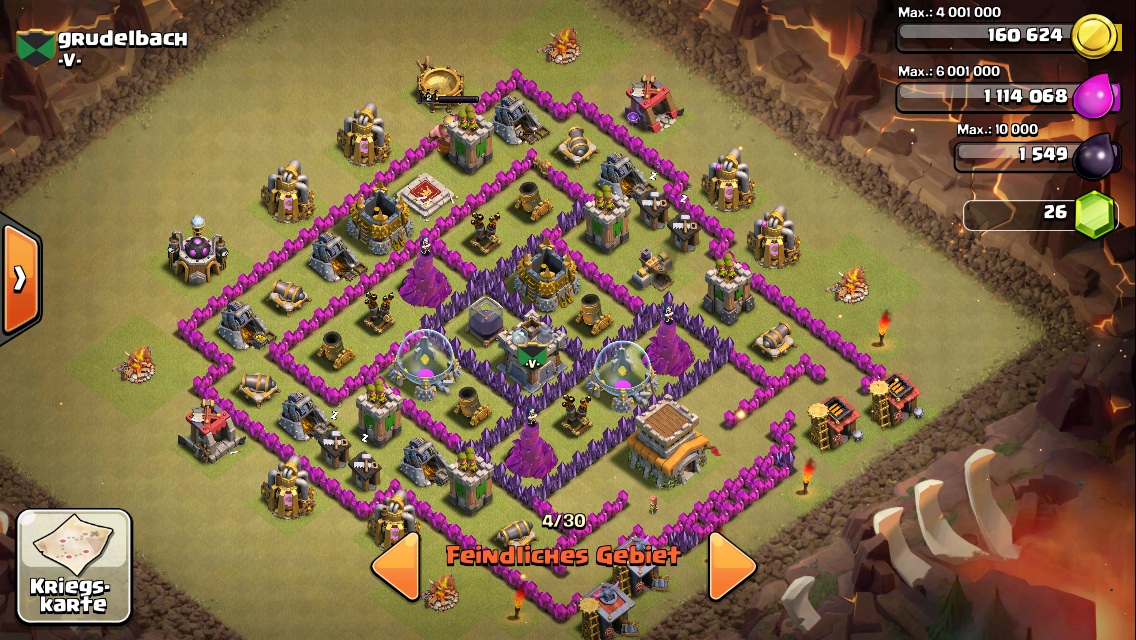Screen dimensions: 1136x640
Task: Open the Kriegskarte war map
Action: (x=74, y=564)
